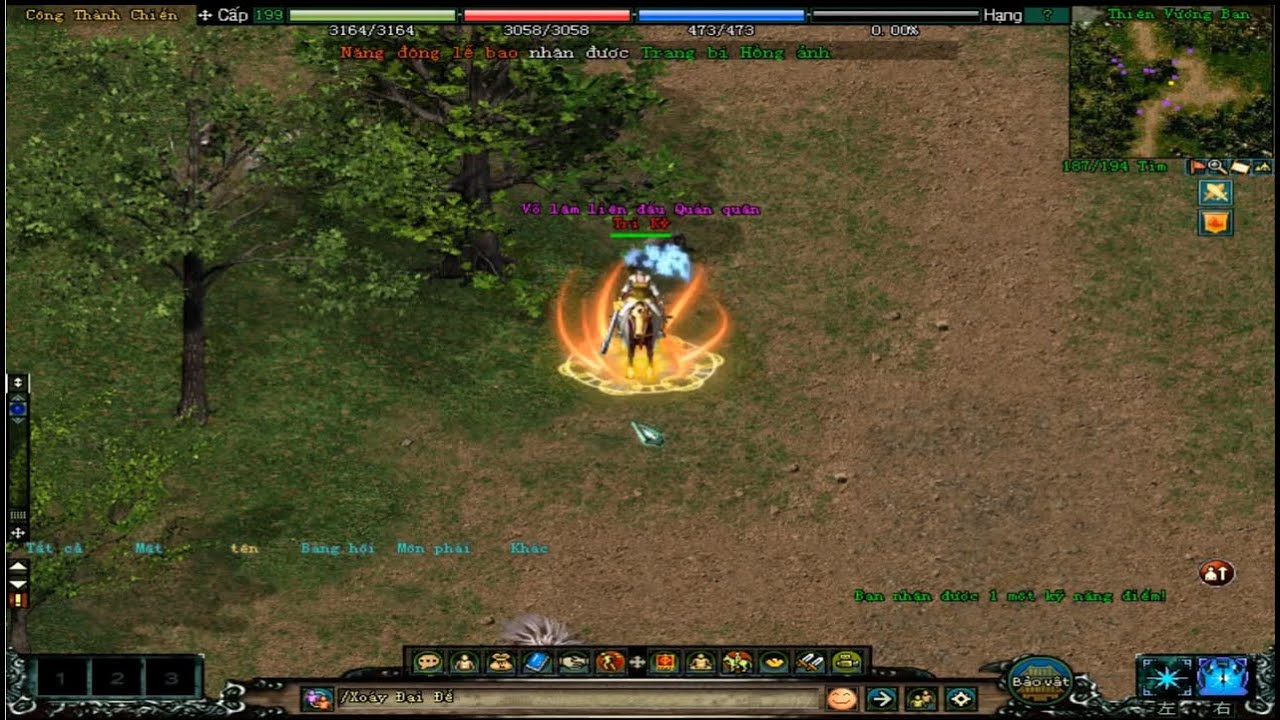The width and height of the screenshot is (1280, 720).
Task: Open the gold ingot icon
Action: coord(774,662)
